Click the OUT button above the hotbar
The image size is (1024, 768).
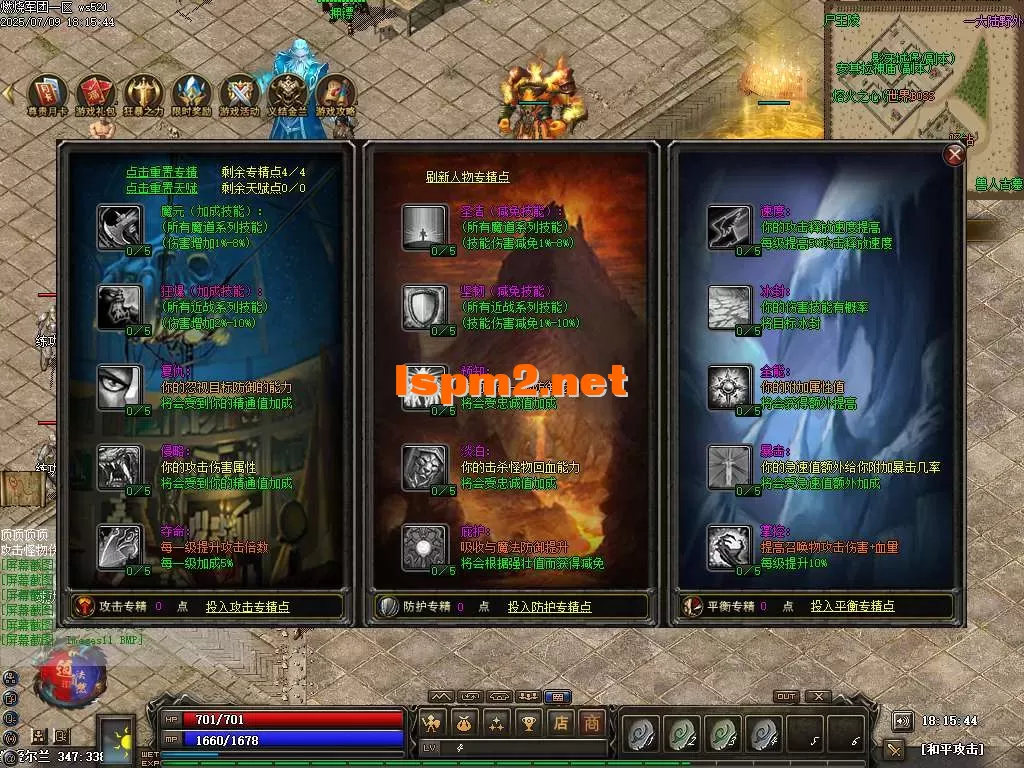[x=786, y=697]
